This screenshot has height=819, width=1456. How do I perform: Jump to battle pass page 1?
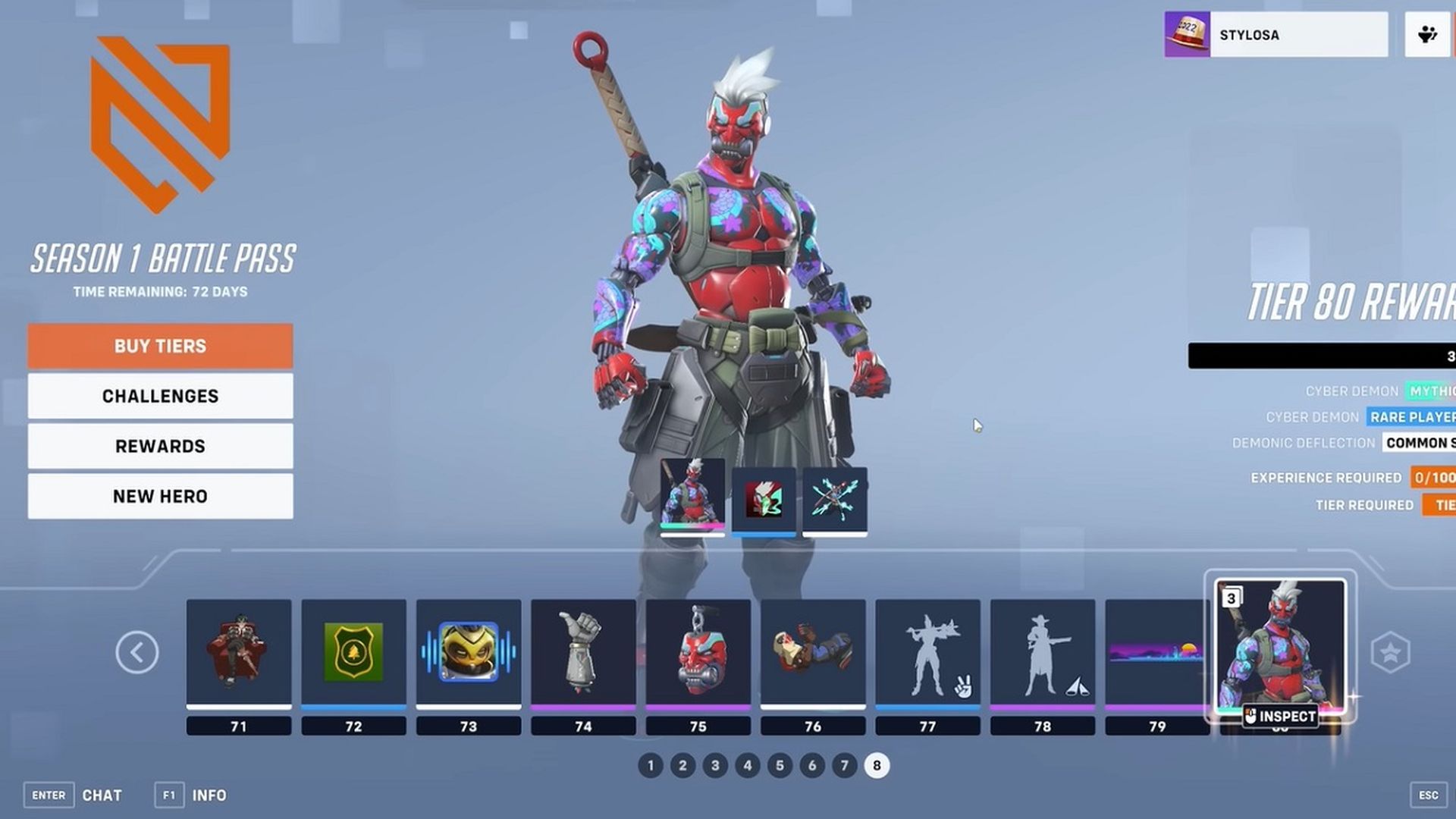click(651, 766)
